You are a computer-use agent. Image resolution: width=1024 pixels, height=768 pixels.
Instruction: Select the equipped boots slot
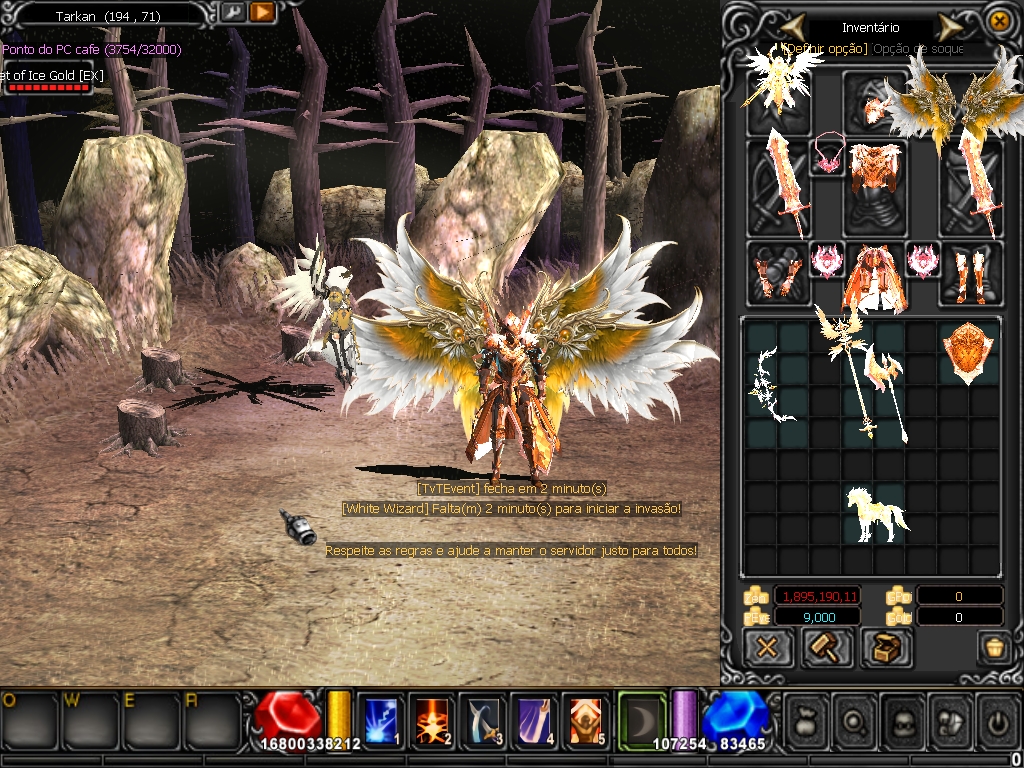[971, 274]
